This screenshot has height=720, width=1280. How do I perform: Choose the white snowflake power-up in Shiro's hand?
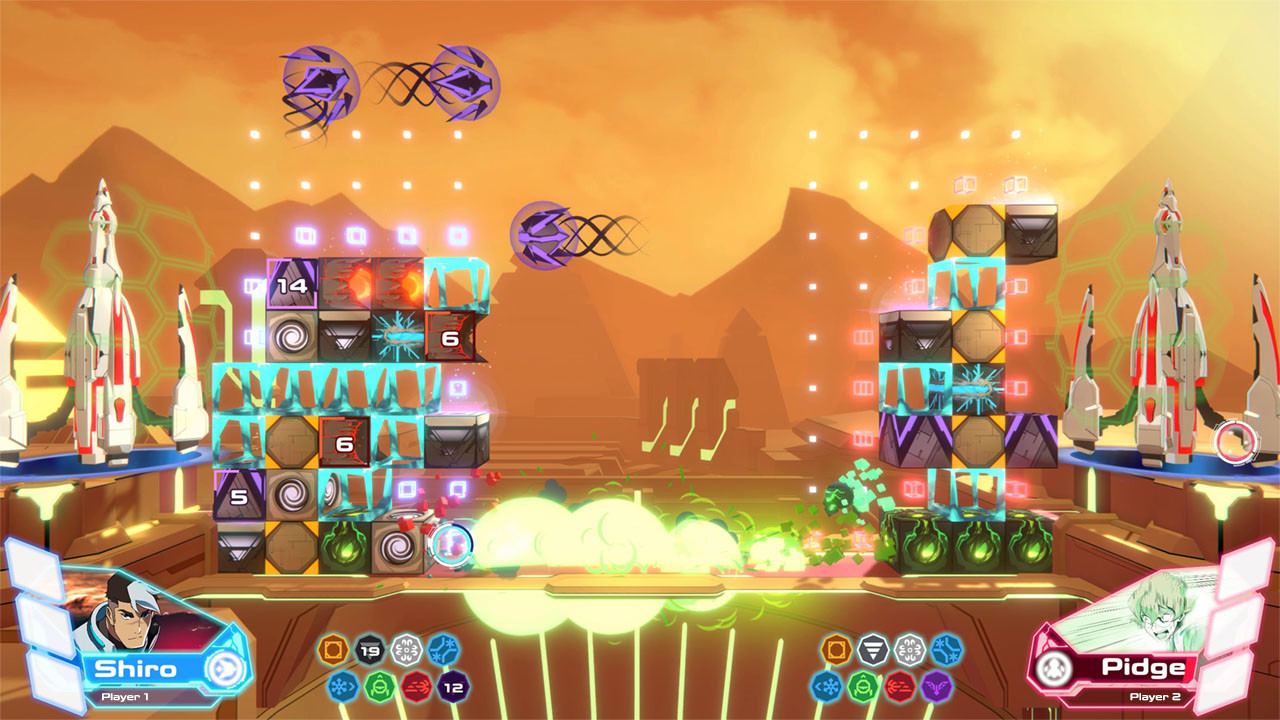click(405, 650)
